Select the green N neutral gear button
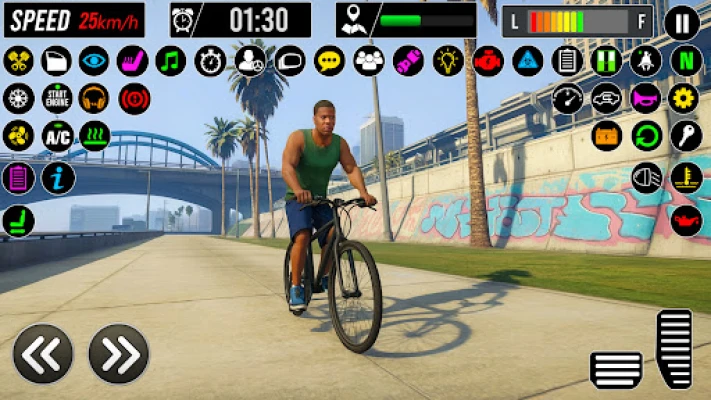 point(687,60)
